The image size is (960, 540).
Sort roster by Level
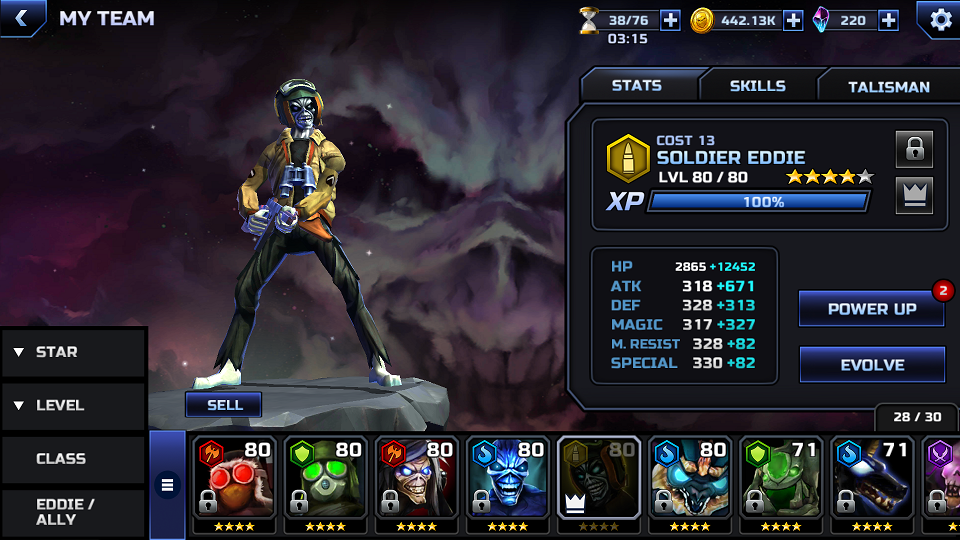pyautogui.click(x=72, y=405)
